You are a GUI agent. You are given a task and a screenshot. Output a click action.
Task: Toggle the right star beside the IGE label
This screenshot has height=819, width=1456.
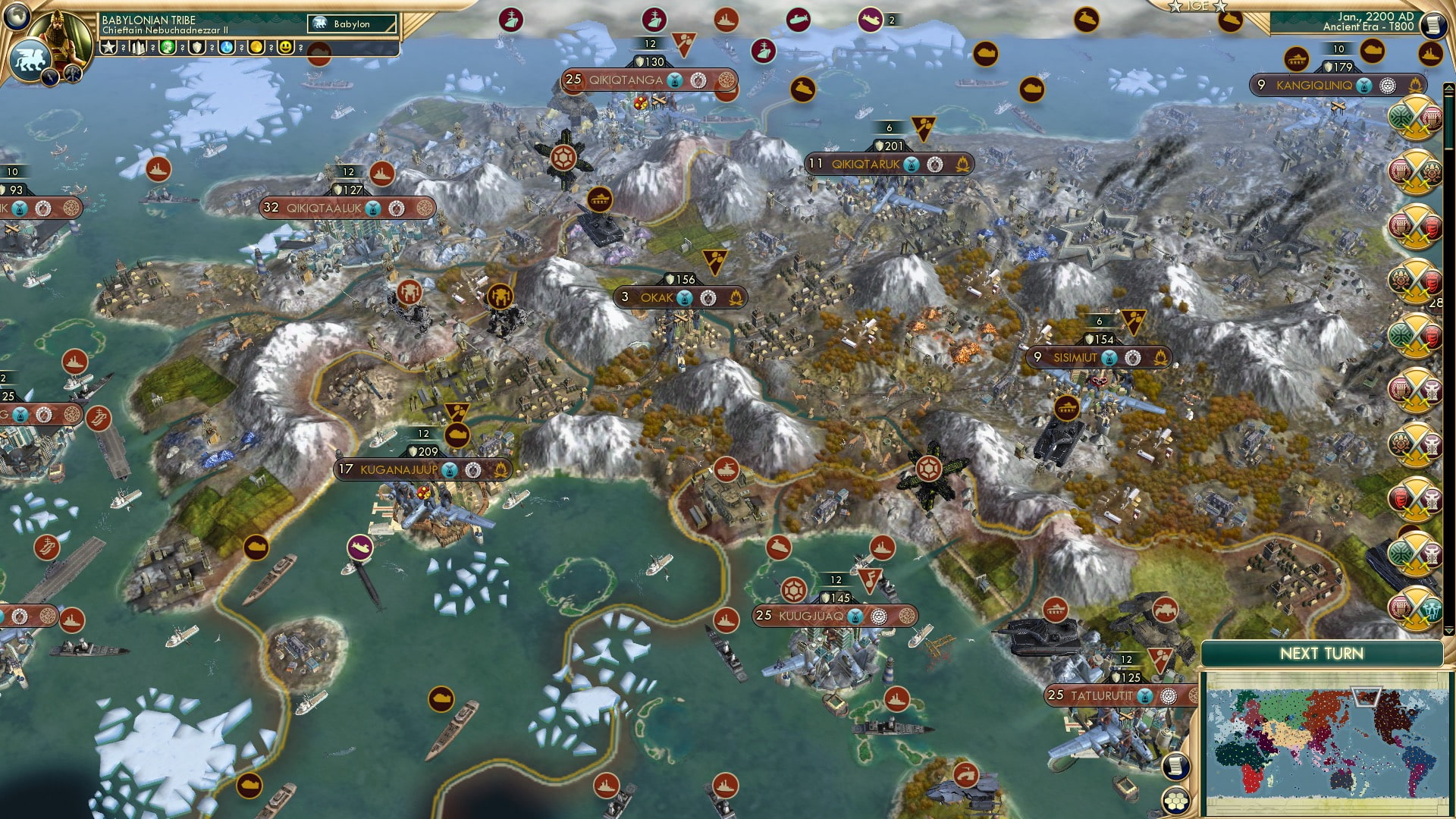(1220, 8)
